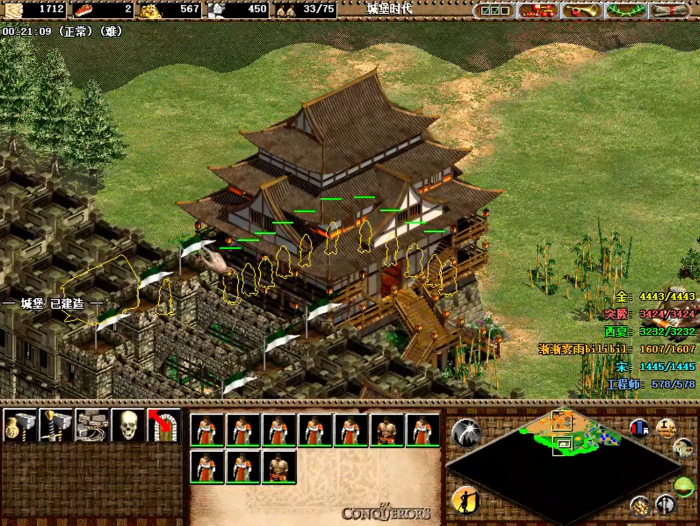The height and width of the screenshot is (526, 700).
Task: Switch minimap to the sword combat mode
Action: coord(665,505)
